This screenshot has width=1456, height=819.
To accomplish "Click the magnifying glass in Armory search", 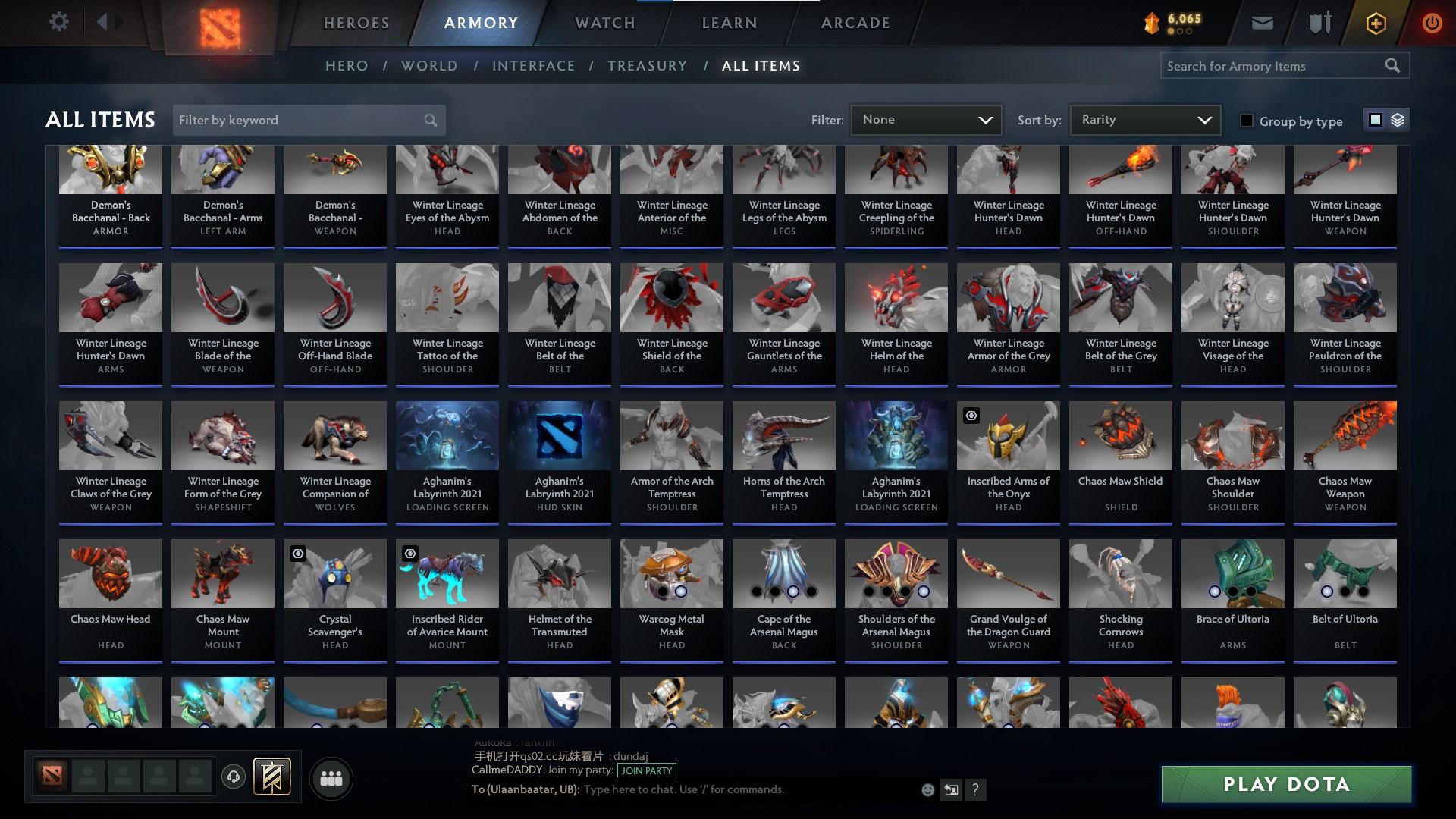I will click(1393, 65).
